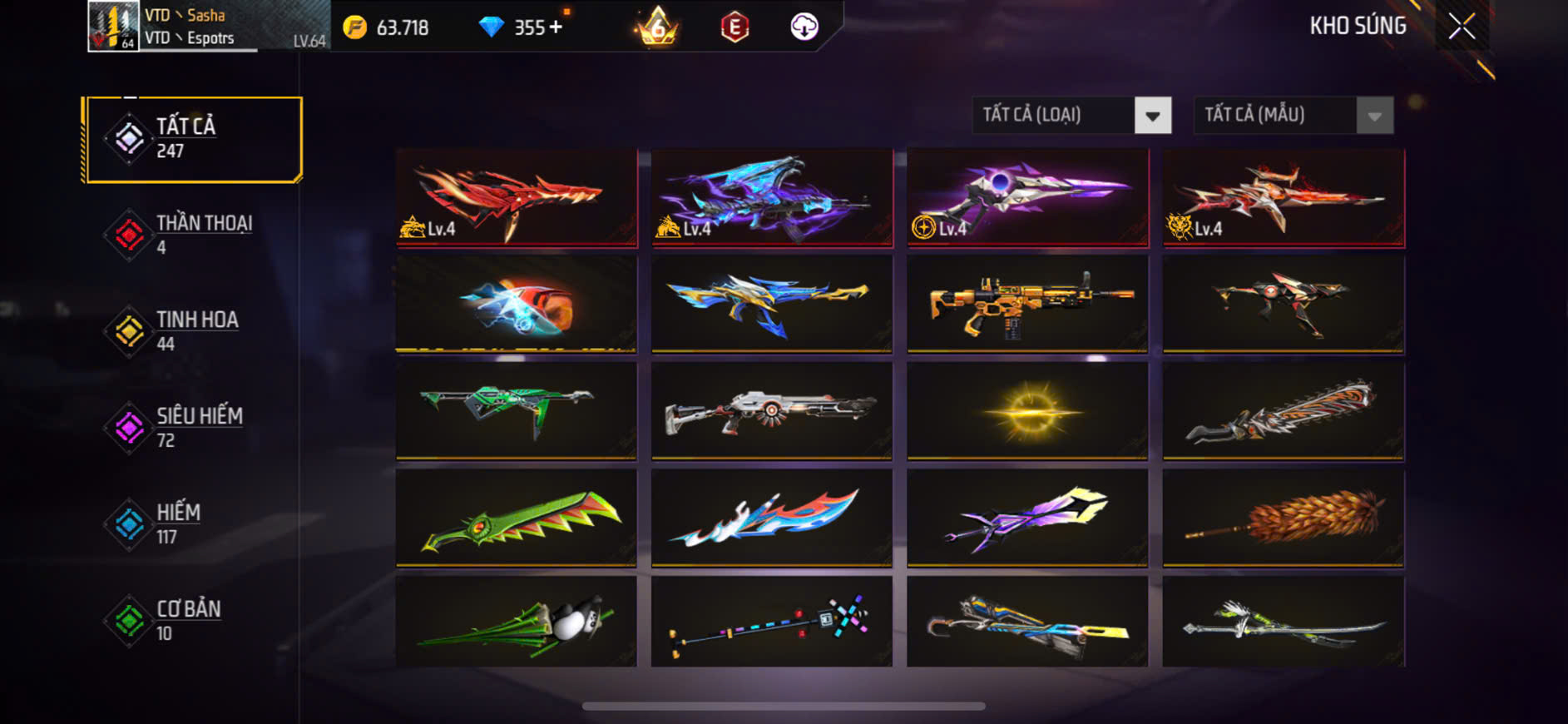Select the red dragon Lv.4 gun skin
Image resolution: width=1568 pixels, height=724 pixels.
click(517, 198)
